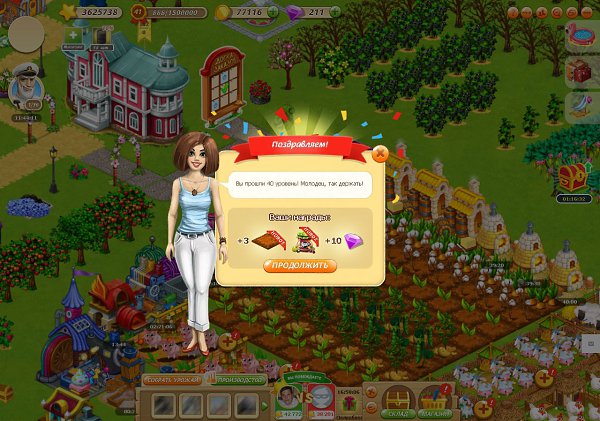Open the treasure chest timer bonus
The image size is (600, 421).
pyautogui.click(x=572, y=178)
